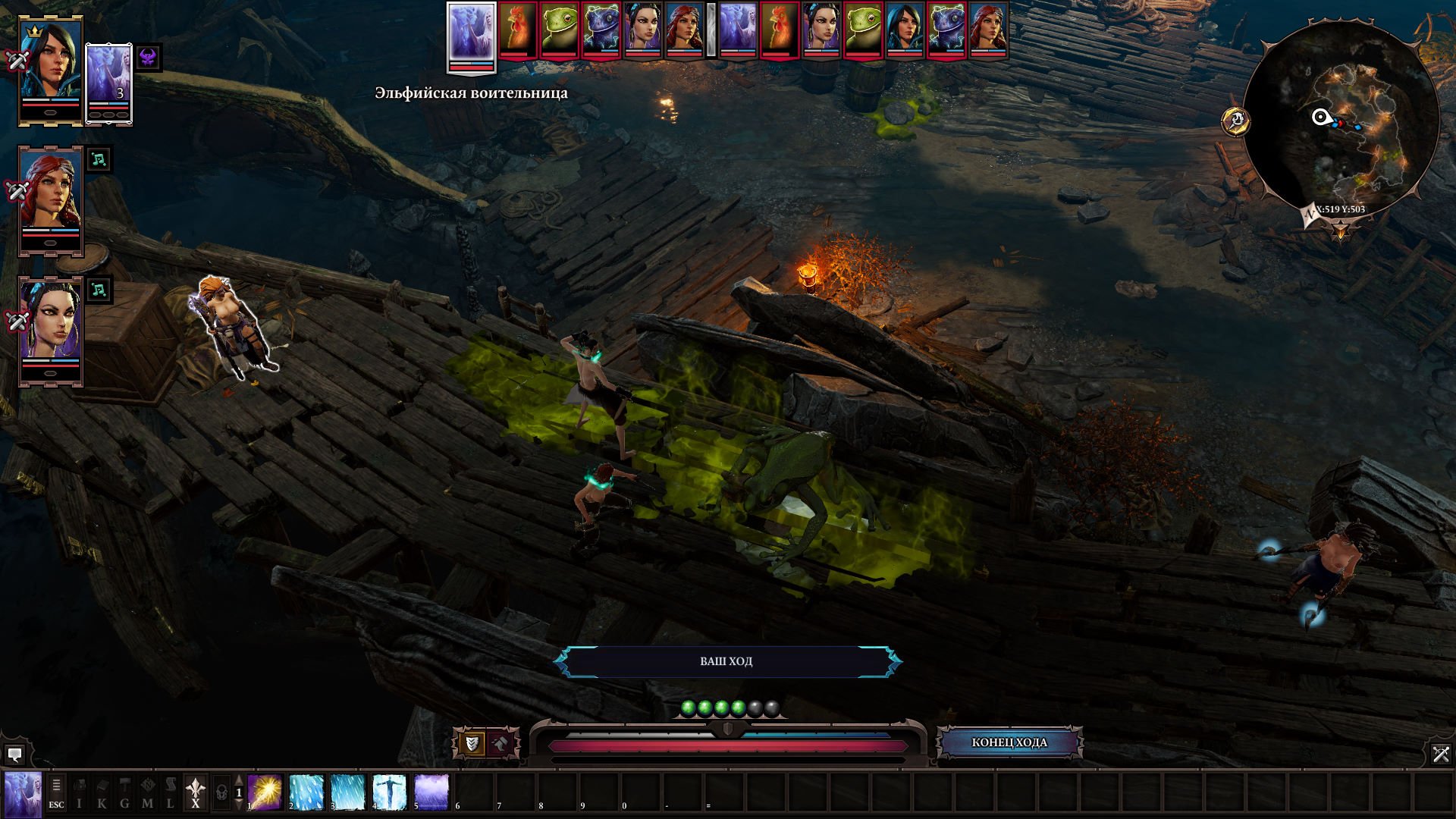The width and height of the screenshot is (1456, 819).
Task: Open the crossed tools icon in bottom-right corner
Action: (1441, 754)
